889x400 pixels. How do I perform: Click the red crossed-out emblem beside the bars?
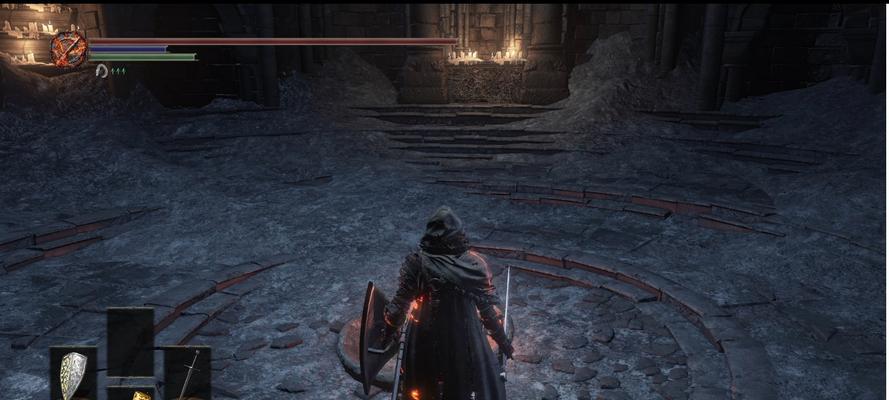[69, 49]
